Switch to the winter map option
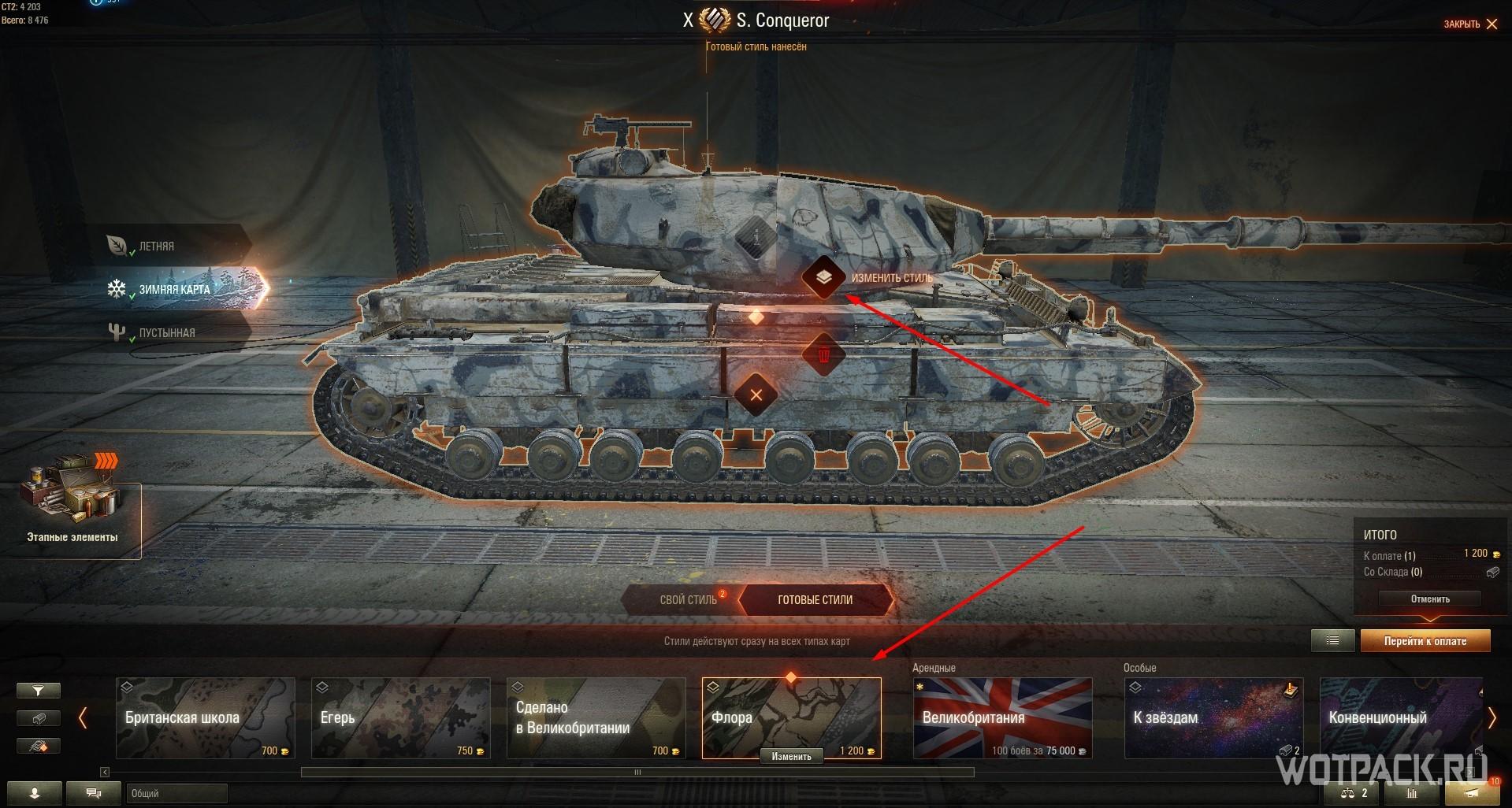 174,290
